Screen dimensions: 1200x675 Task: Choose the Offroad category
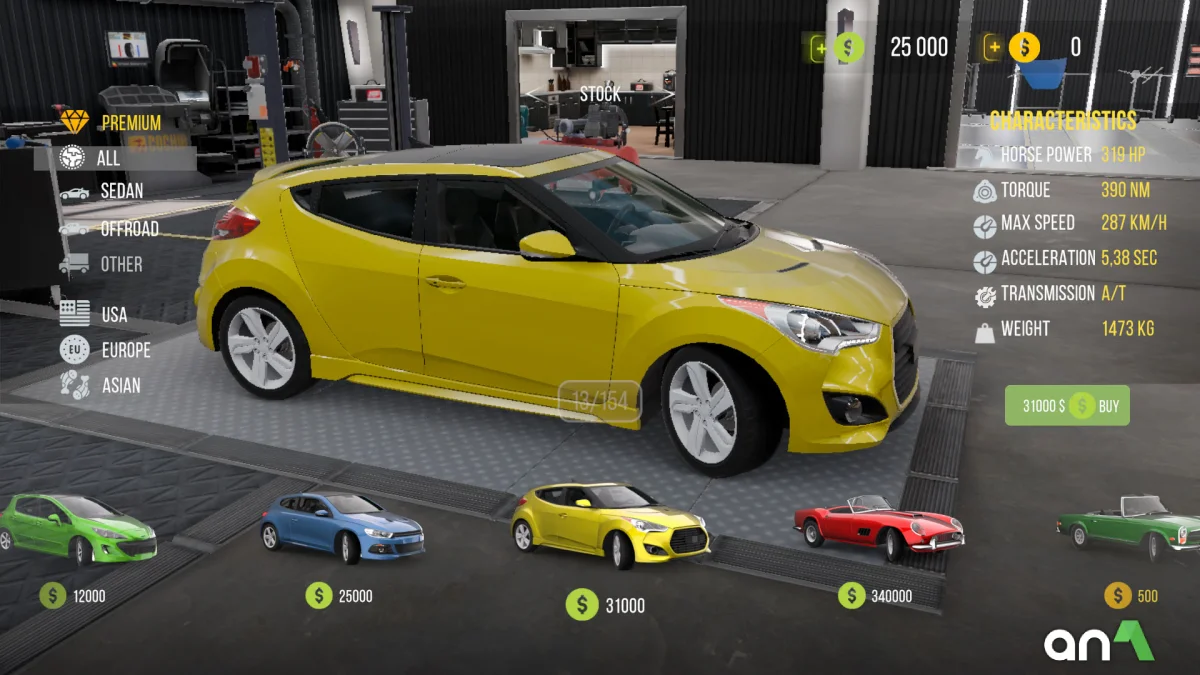(128, 229)
